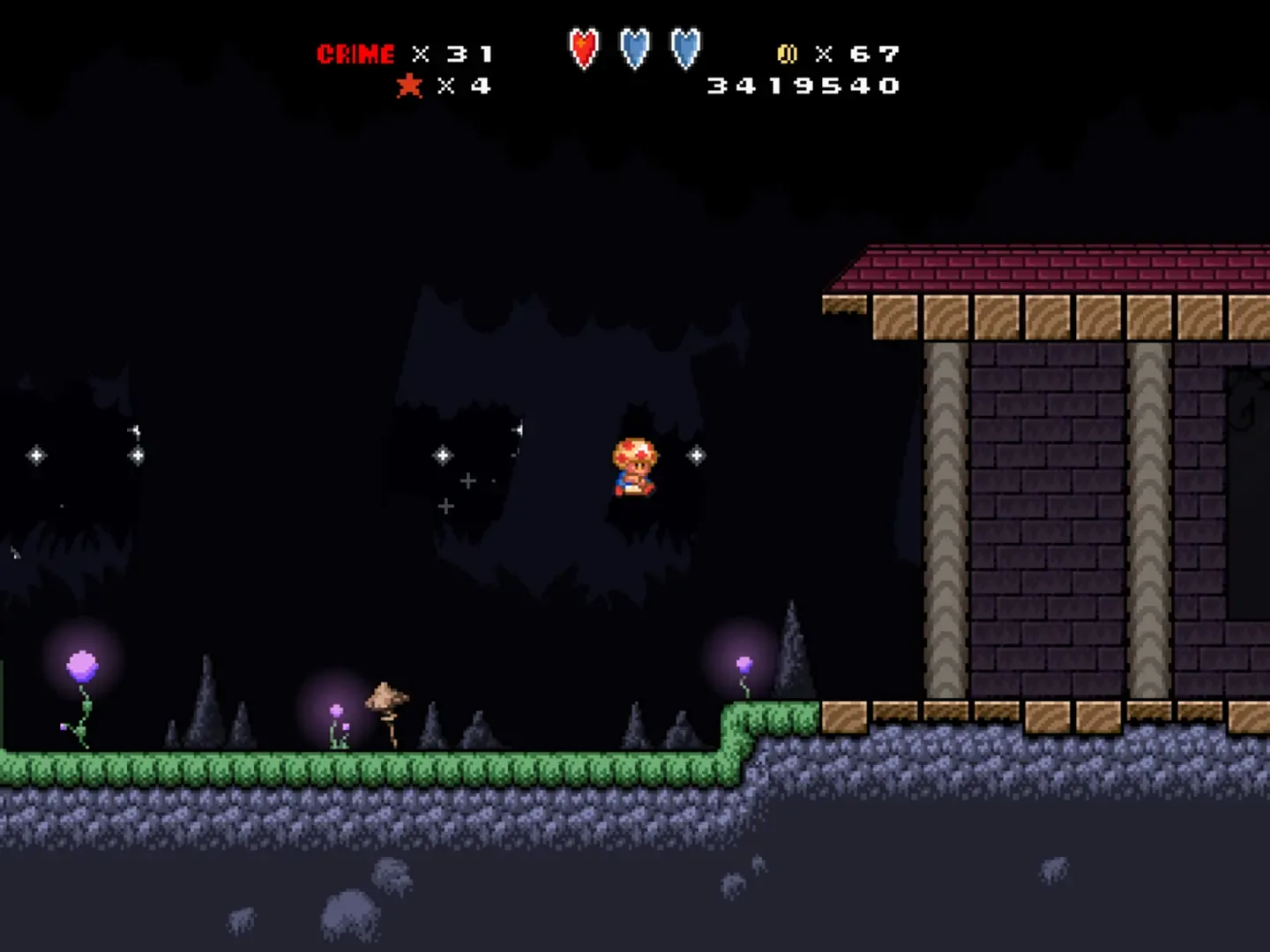Viewport: 1270px width, 952px height.
Task: Select the gold coin icon in HUD
Action: tap(788, 54)
